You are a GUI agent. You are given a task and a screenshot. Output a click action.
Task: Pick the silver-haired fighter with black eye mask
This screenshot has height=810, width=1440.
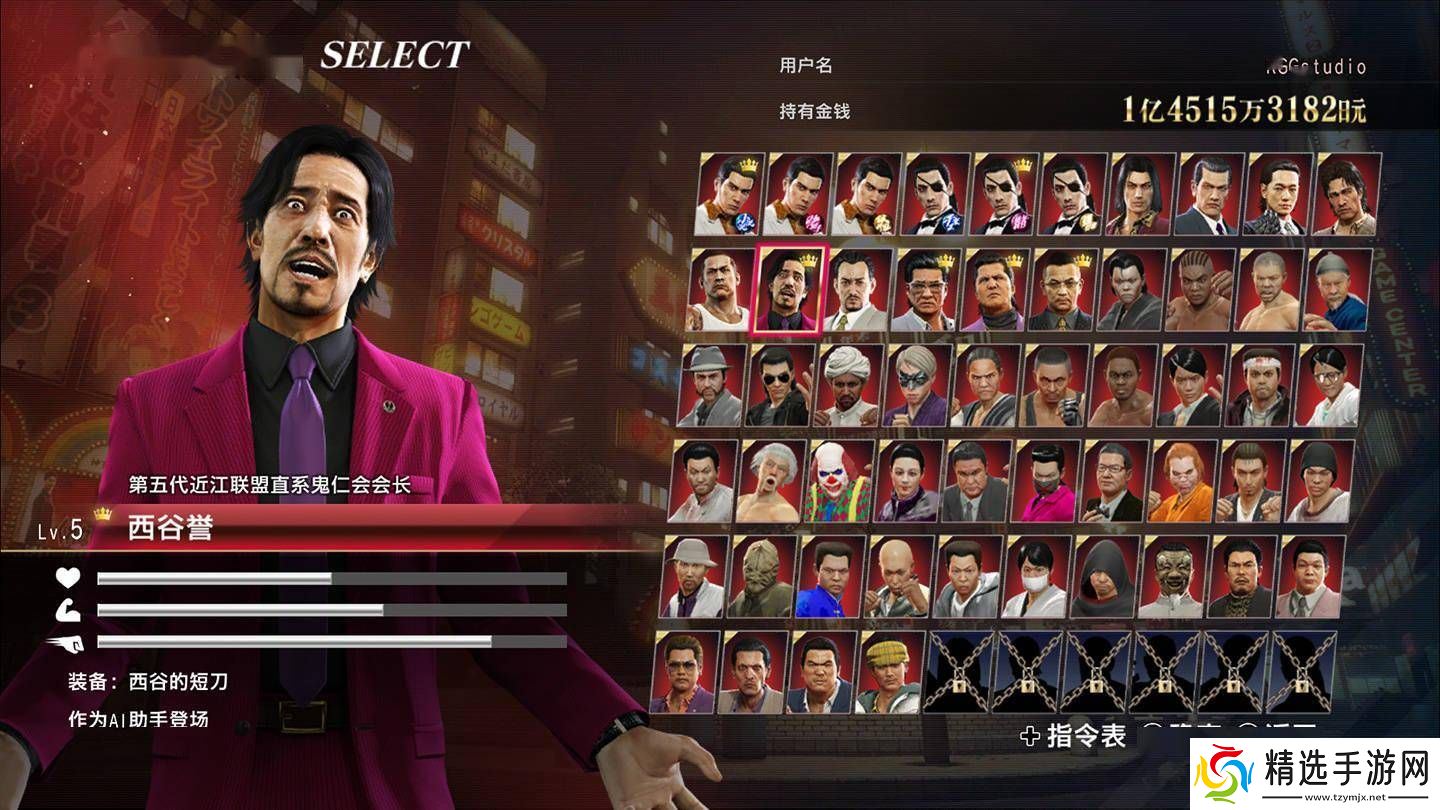click(919, 386)
